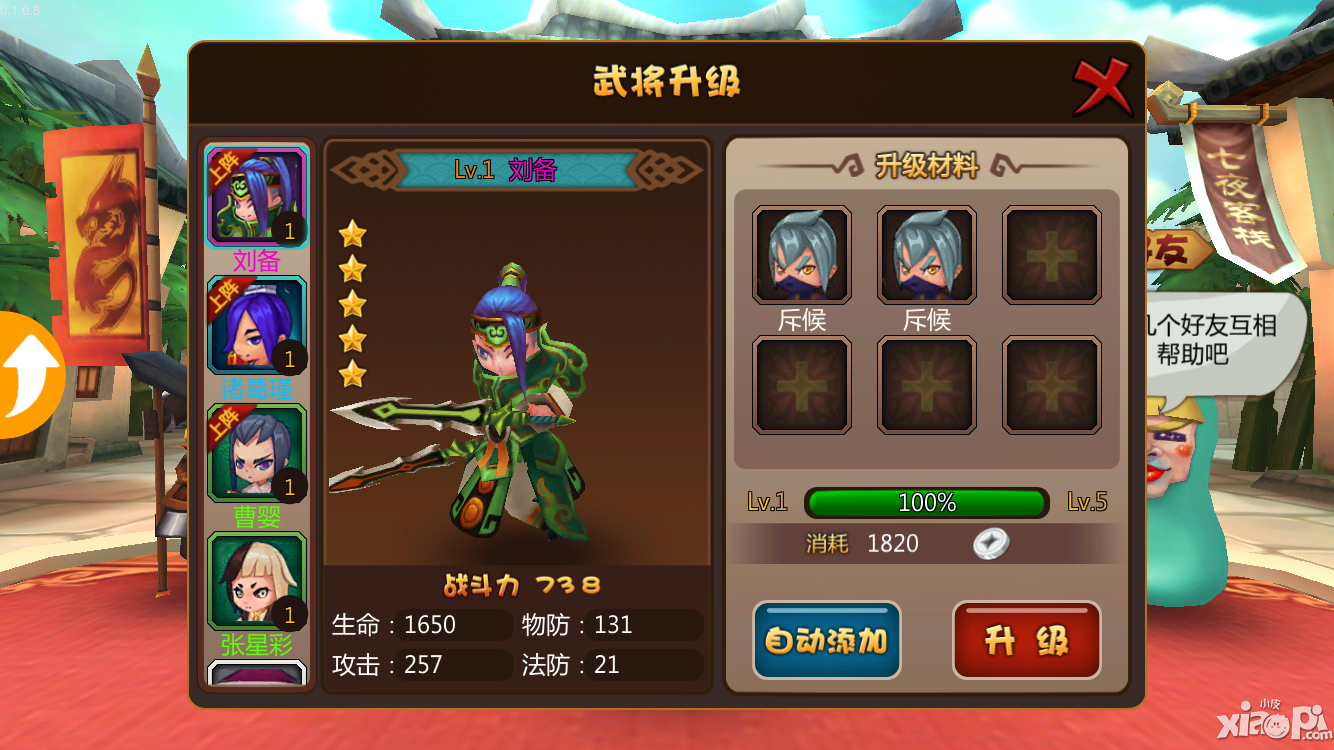Click the second 斥候 material icon
Screen dimensions: 1334x750
coord(926,253)
